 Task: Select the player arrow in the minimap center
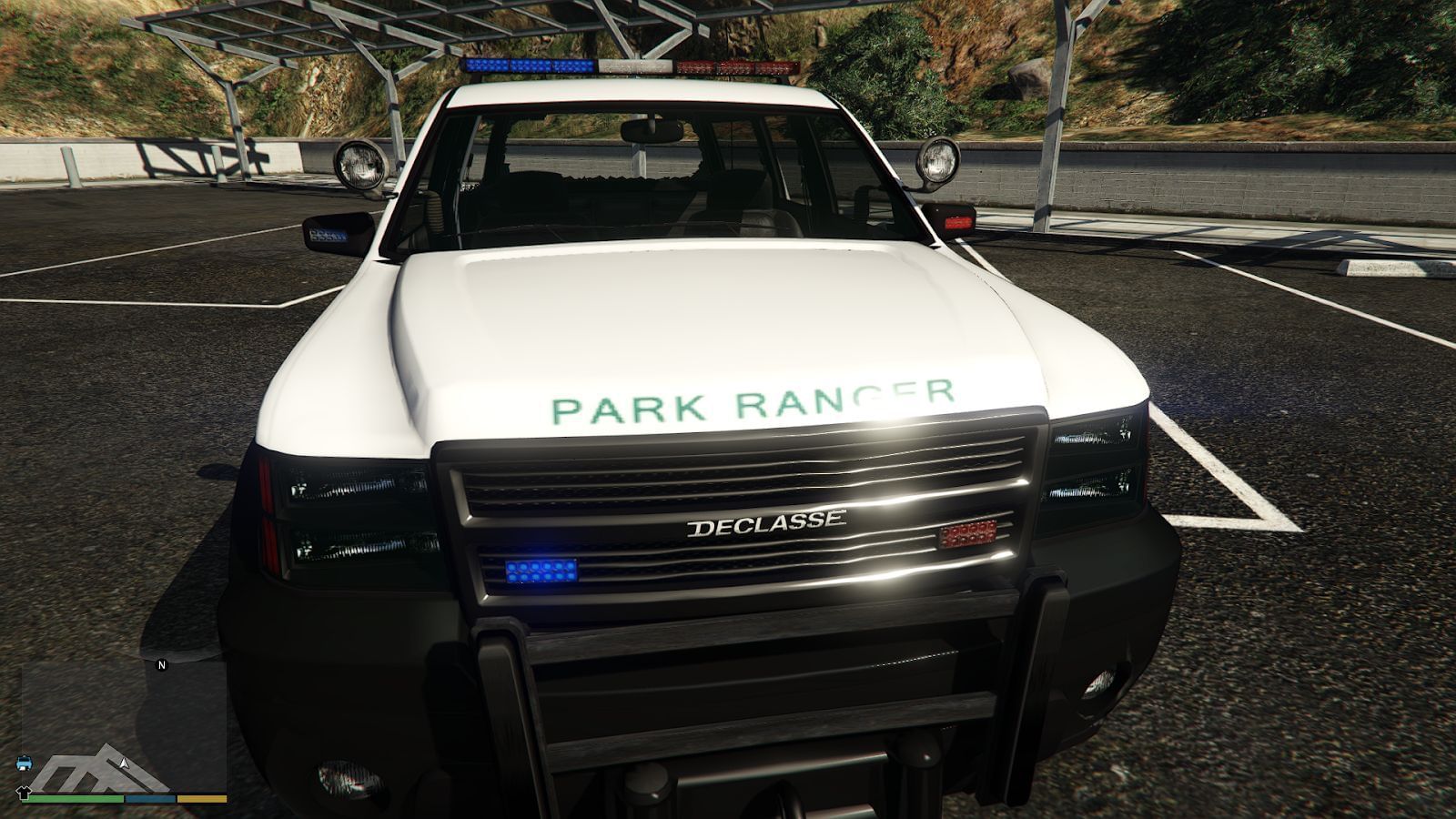(x=123, y=763)
